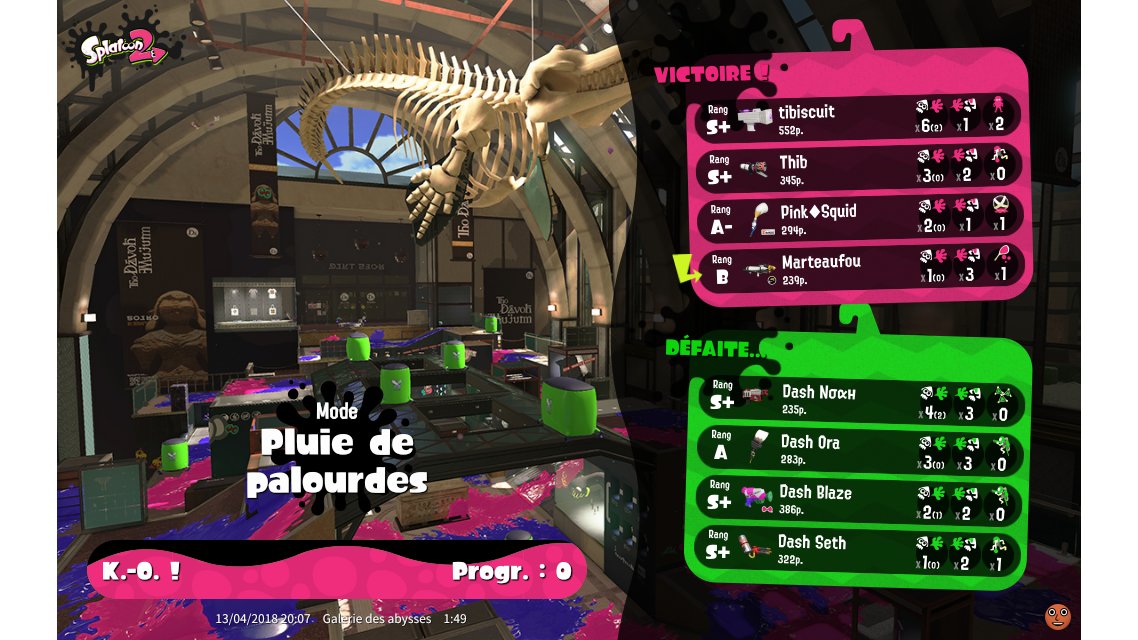The image size is (1138, 640).
Task: Choose the player row for Thib
Action: (x=858, y=169)
